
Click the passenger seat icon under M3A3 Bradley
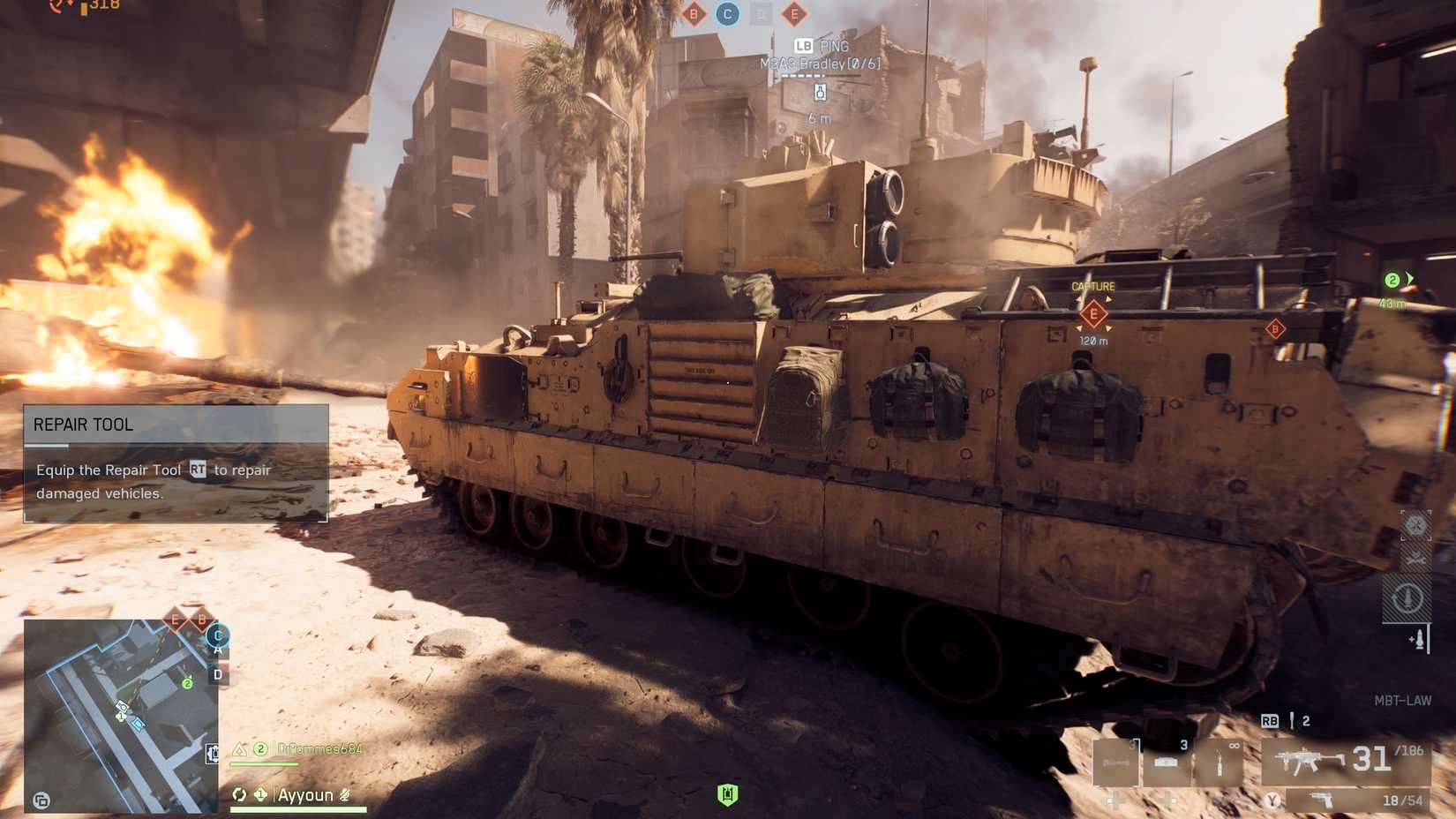coord(819,91)
